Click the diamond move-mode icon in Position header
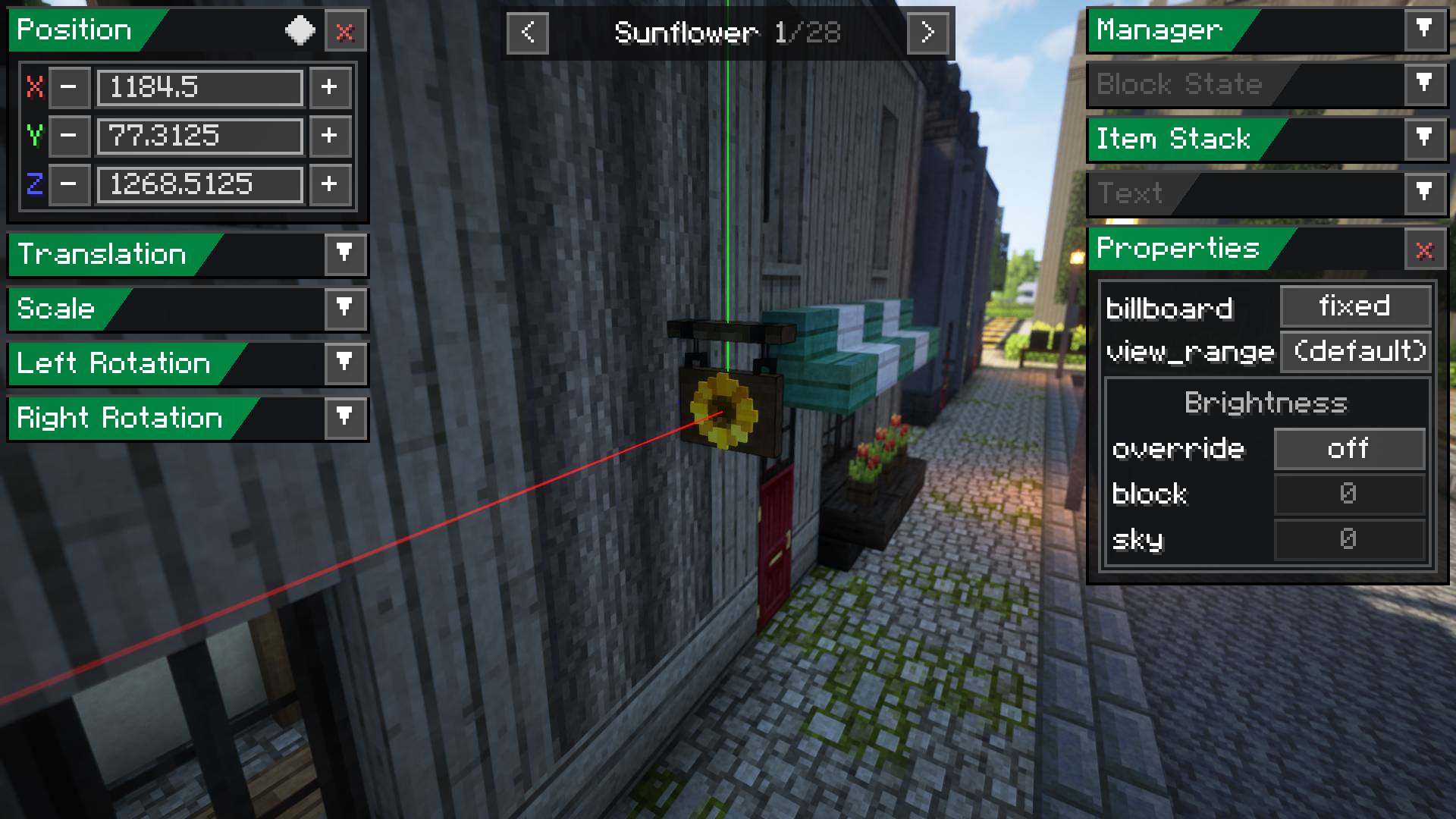 pos(300,31)
